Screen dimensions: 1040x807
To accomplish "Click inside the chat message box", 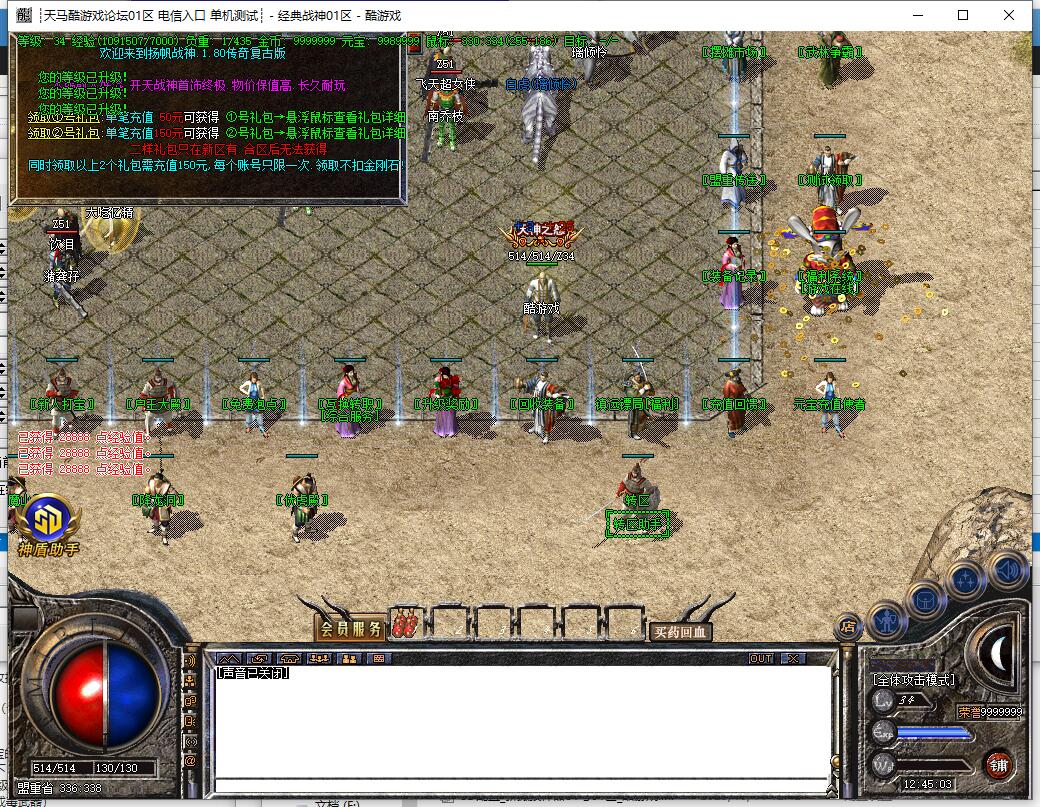I will click(x=520, y=720).
